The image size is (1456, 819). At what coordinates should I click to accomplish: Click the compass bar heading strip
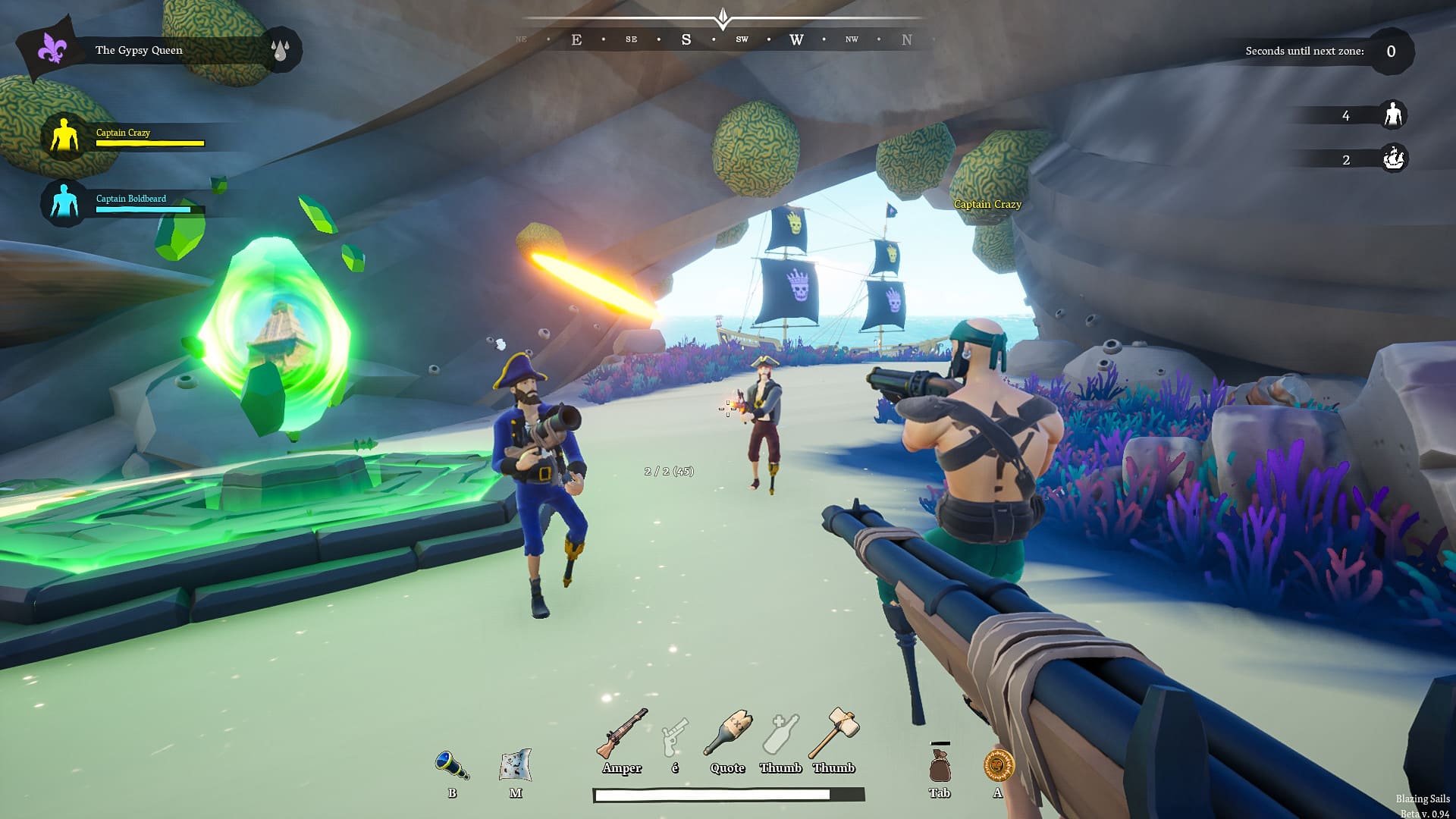point(724,39)
